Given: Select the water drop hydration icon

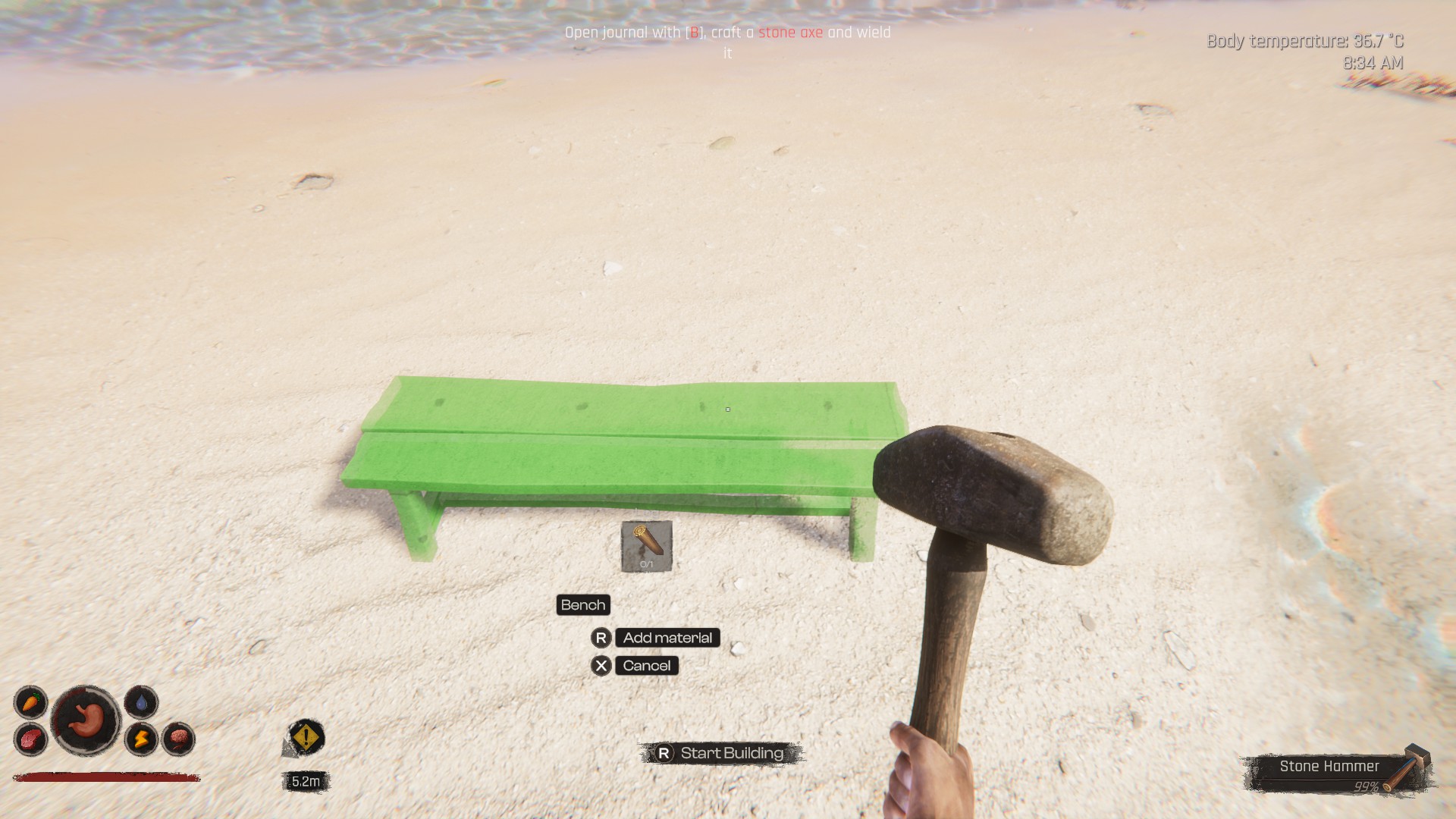Looking at the screenshot, I should (141, 702).
